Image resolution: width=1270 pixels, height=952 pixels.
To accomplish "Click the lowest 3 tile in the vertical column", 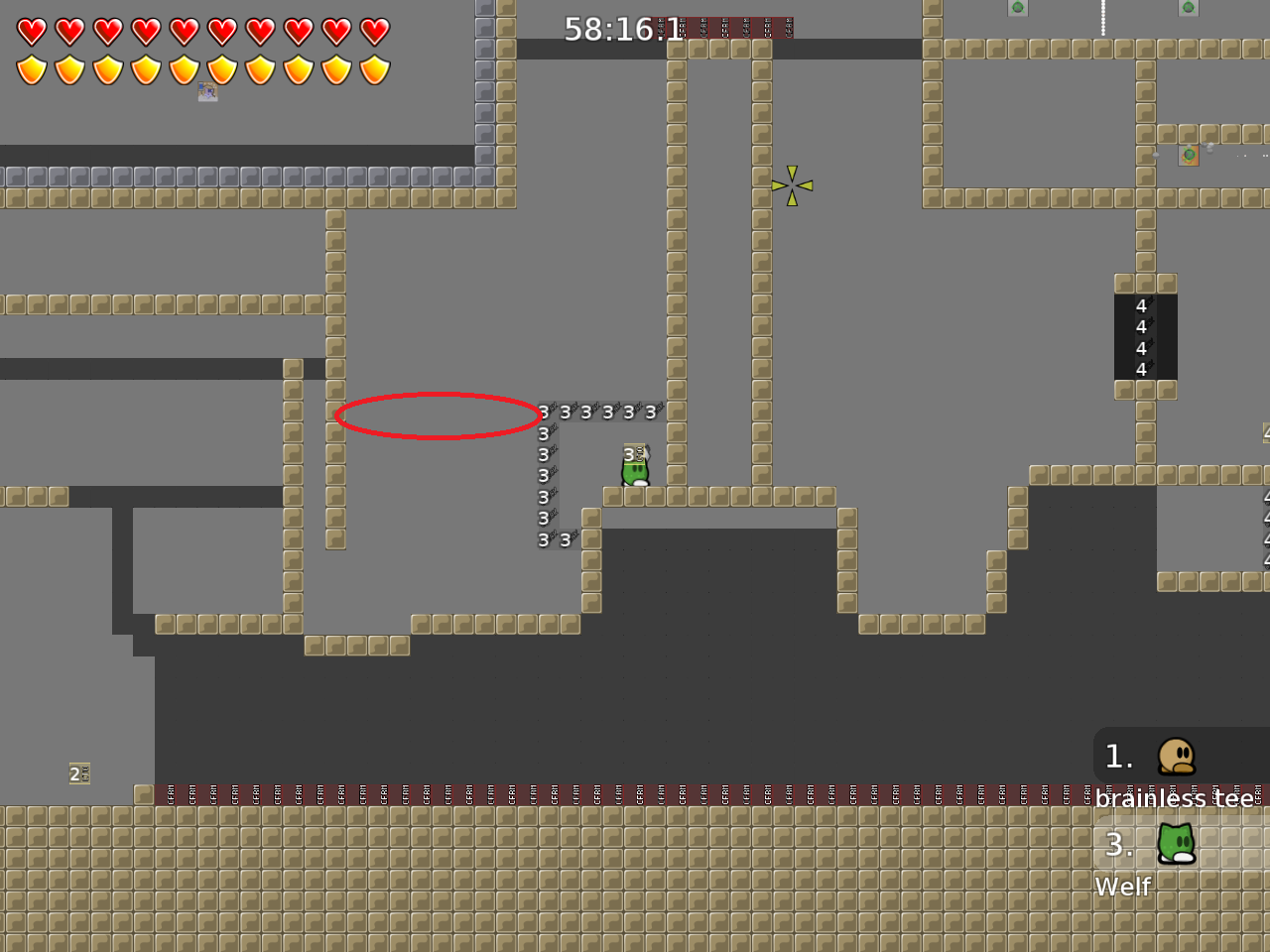I will click(542, 539).
